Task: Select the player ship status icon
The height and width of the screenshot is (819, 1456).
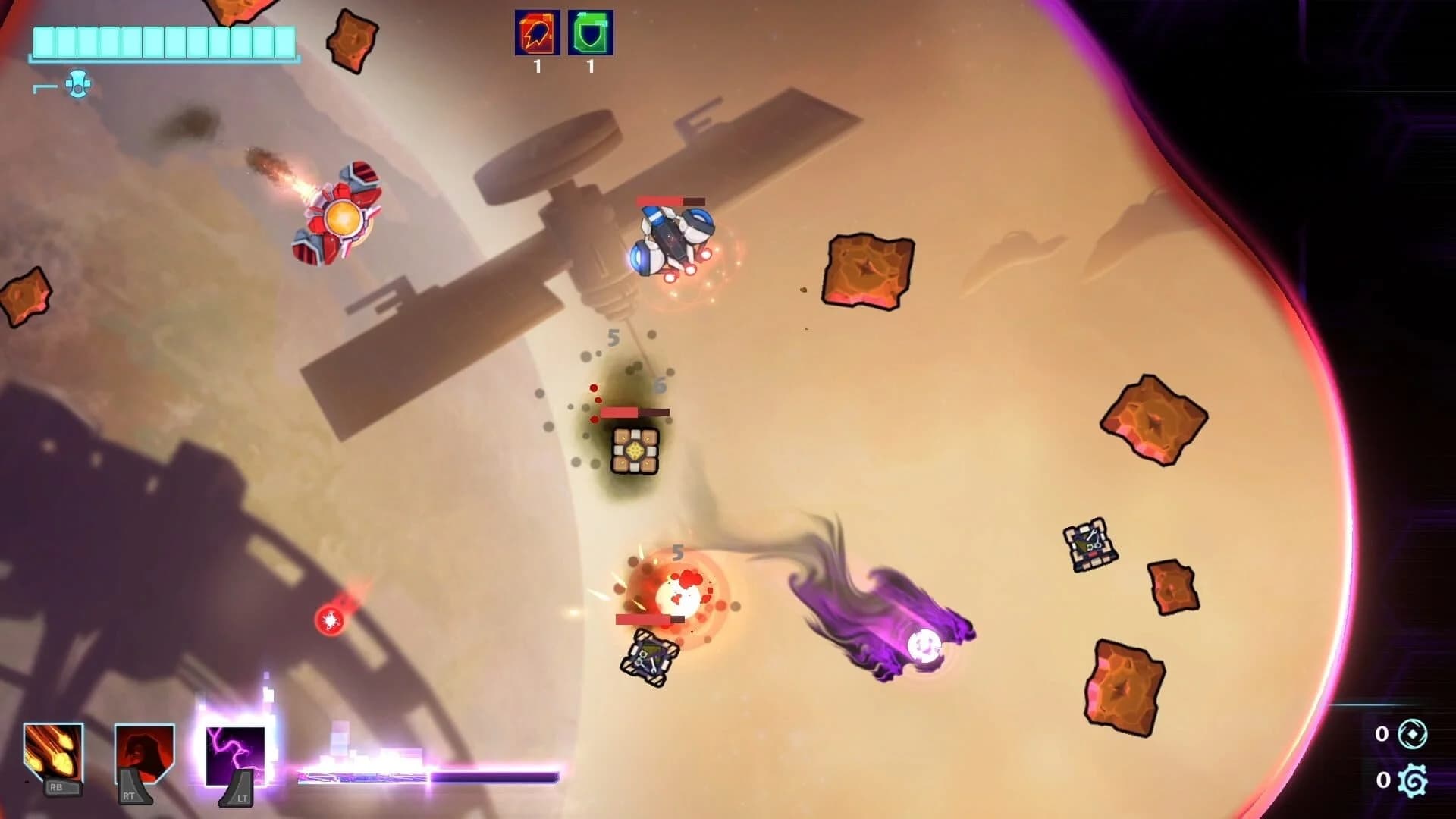Action: point(78,85)
